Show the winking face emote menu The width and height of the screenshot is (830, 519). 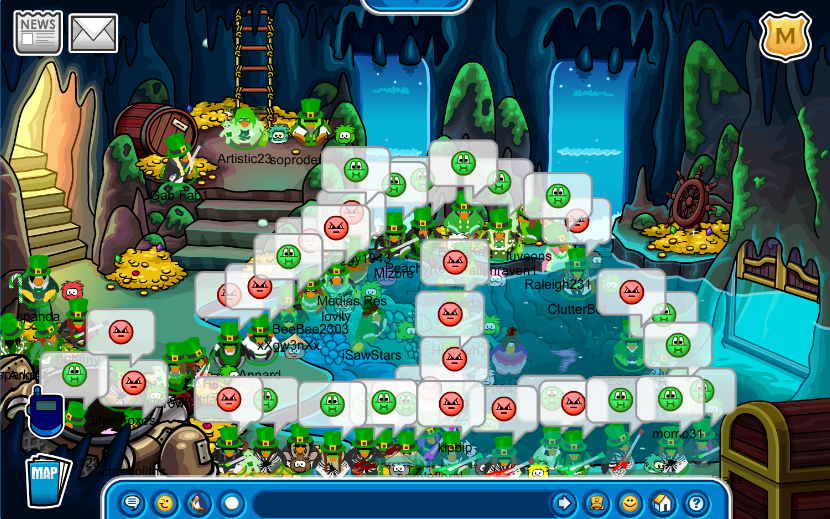pyautogui.click(x=166, y=503)
